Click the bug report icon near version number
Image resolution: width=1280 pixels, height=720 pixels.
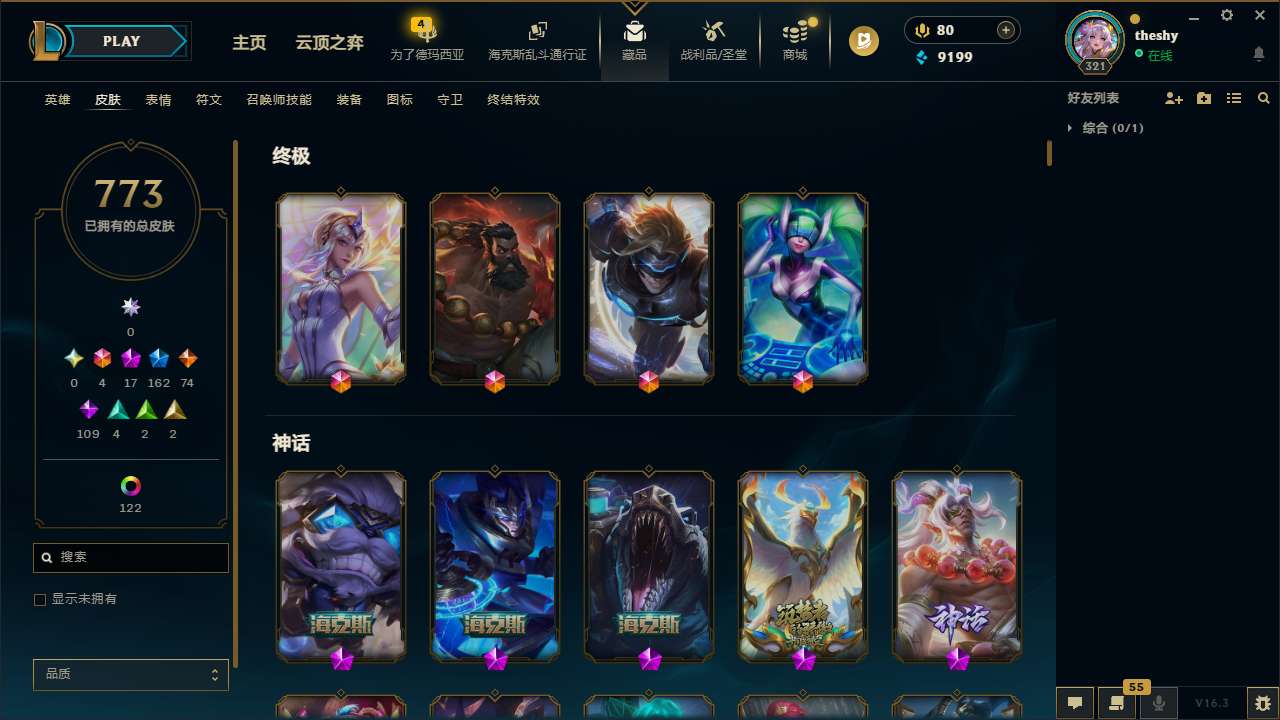coord(1264,703)
